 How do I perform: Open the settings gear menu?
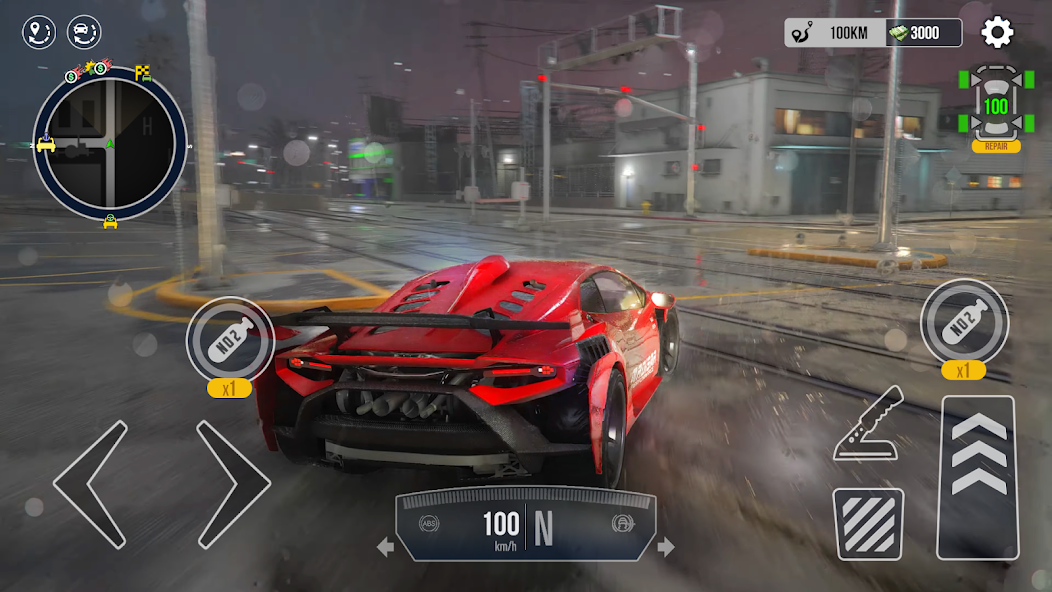tap(997, 33)
